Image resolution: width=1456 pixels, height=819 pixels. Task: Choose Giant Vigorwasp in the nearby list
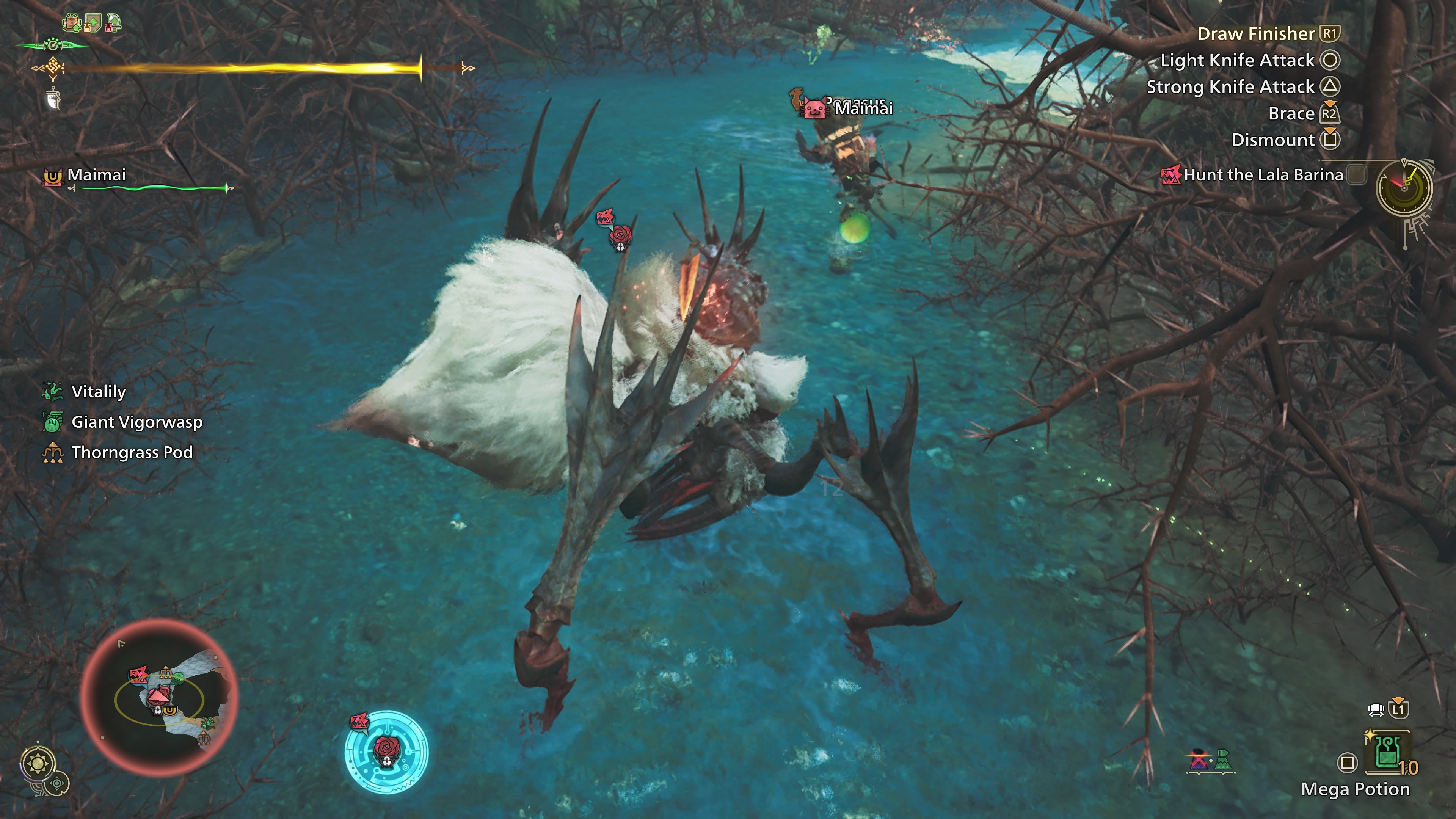pyautogui.click(x=136, y=422)
